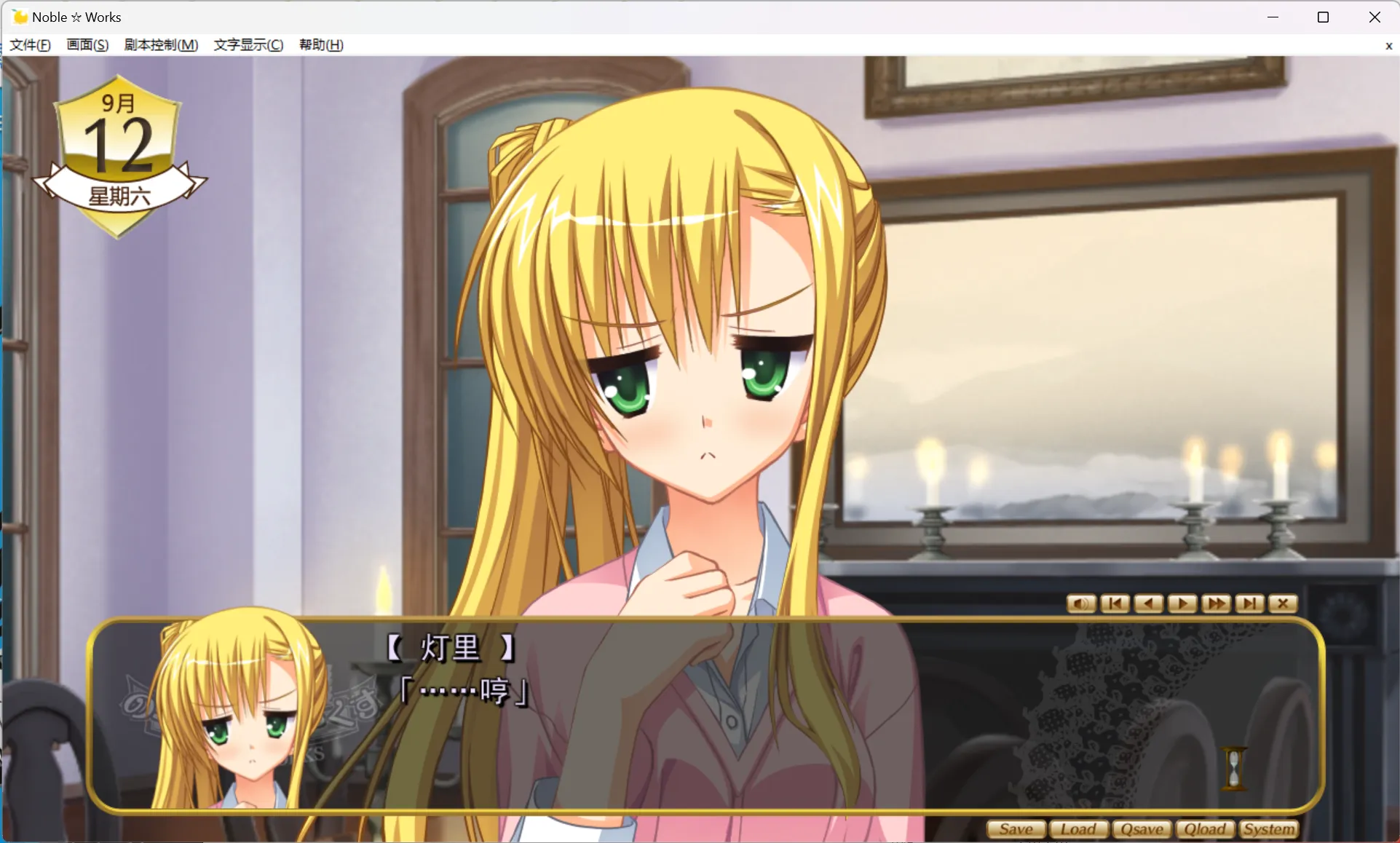Mute audio with the speaker icon

[x=1080, y=604]
